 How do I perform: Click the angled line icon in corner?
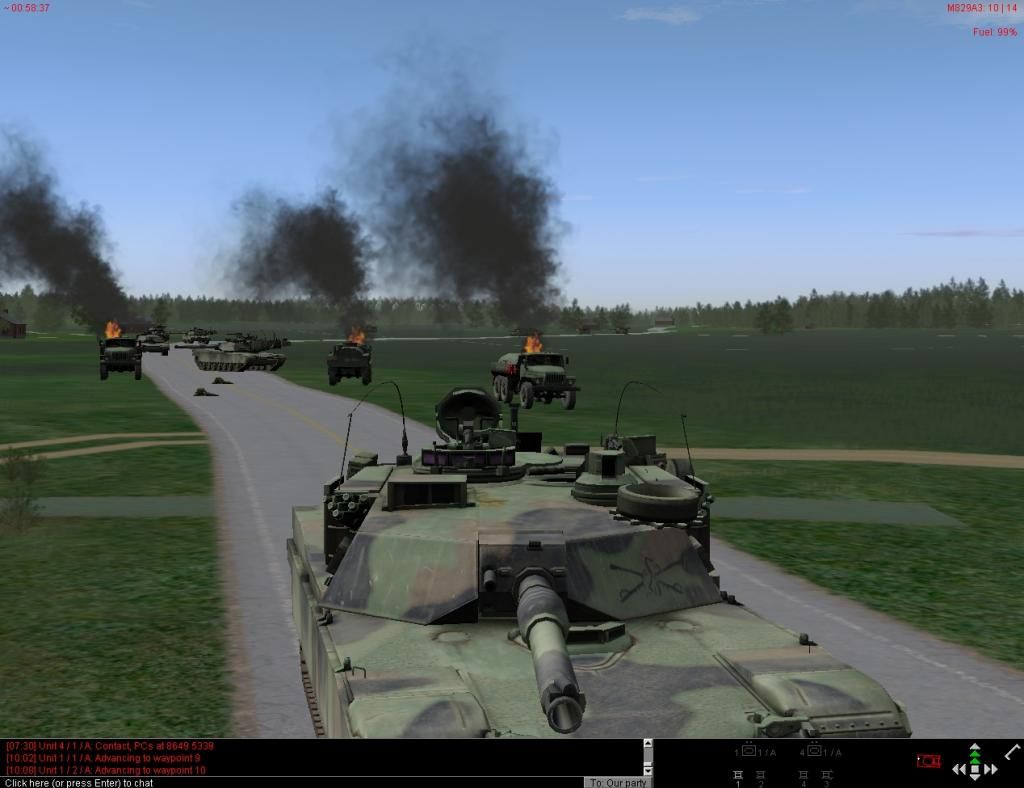coord(1011,751)
